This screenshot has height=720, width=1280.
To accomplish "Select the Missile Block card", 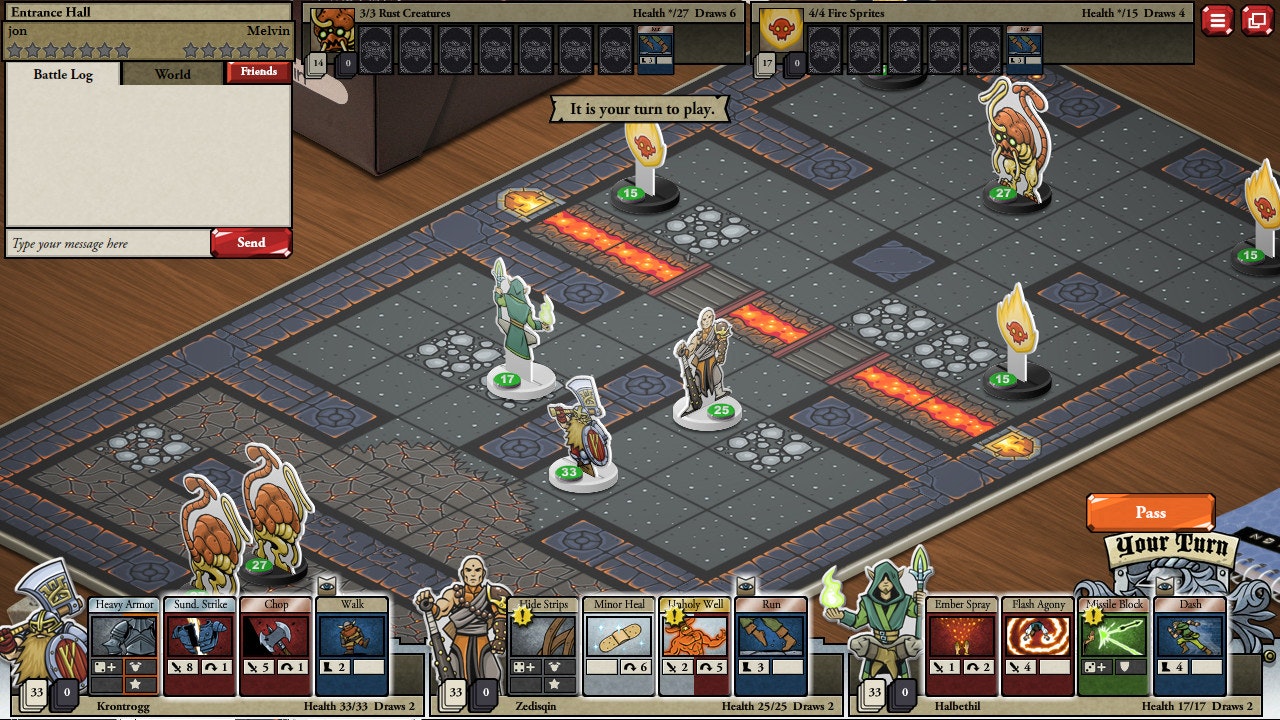I will pyautogui.click(x=1114, y=645).
